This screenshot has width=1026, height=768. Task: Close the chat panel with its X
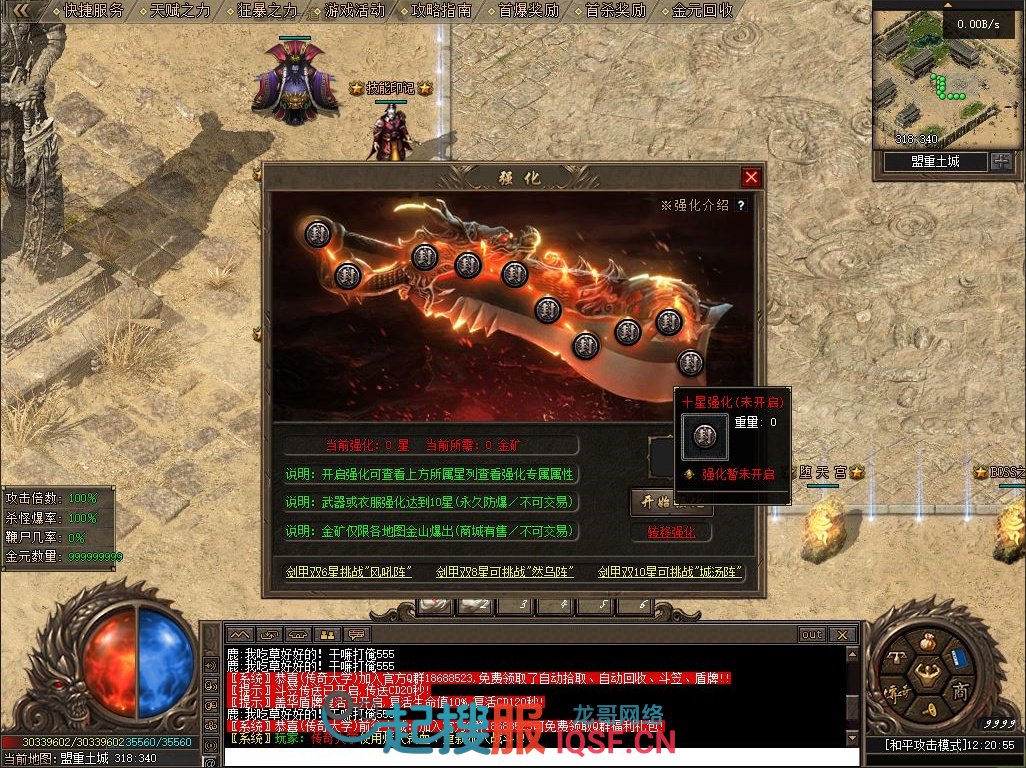[x=843, y=634]
